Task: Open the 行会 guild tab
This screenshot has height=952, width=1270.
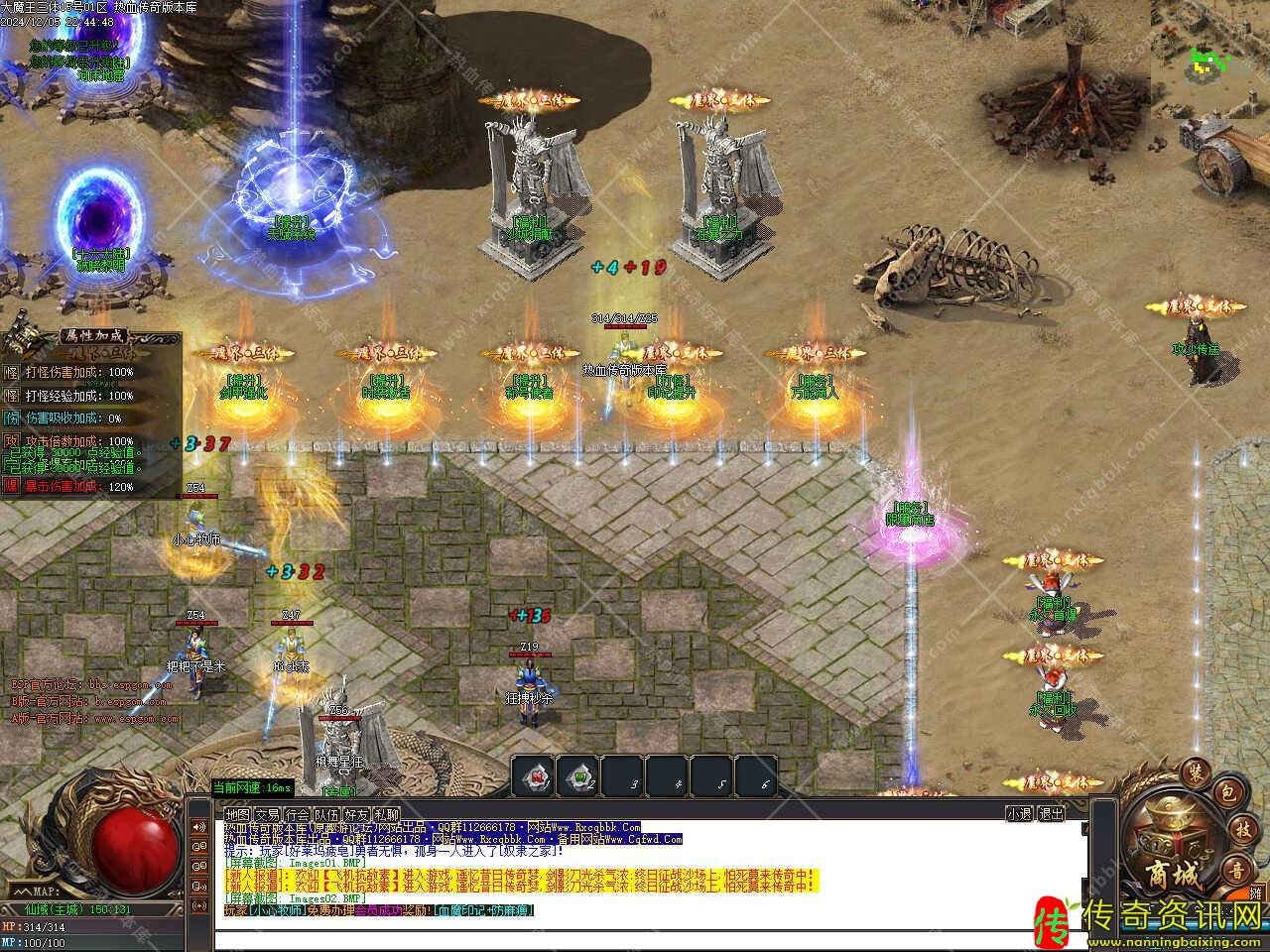Action: click(298, 814)
